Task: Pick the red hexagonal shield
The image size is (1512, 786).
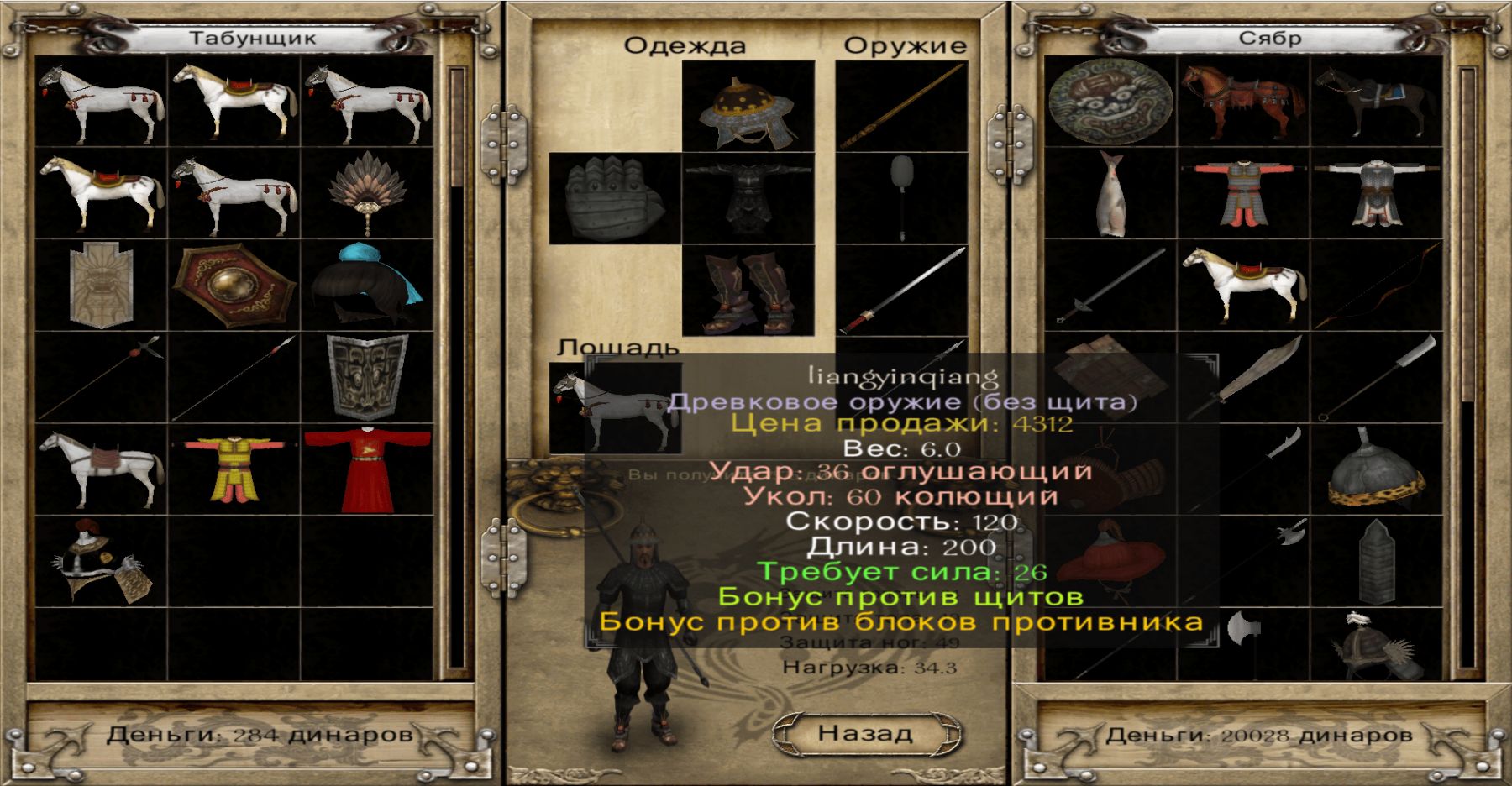Action: 234,286
